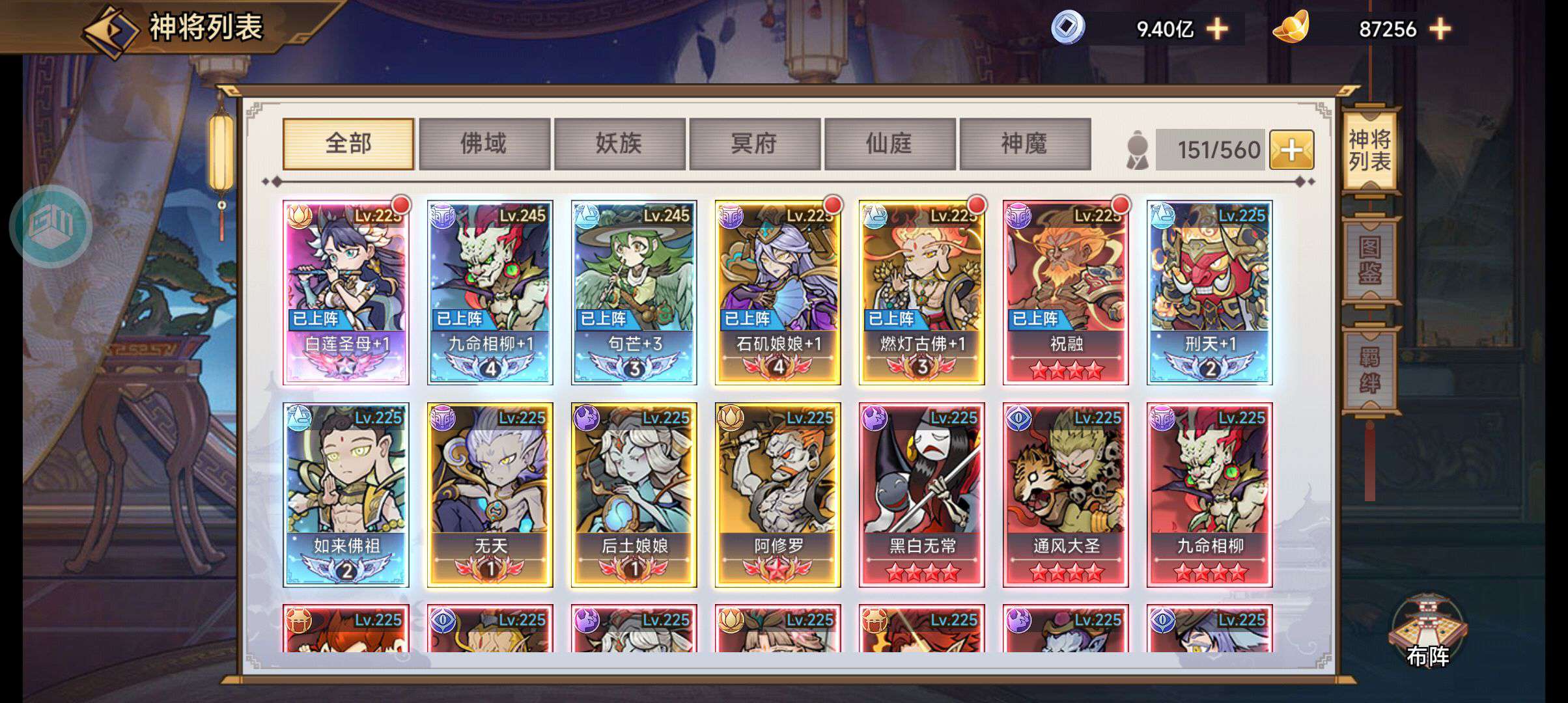The image size is (1568, 703).
Task: Select the 如来佛祖 hero card
Action: tap(346, 495)
